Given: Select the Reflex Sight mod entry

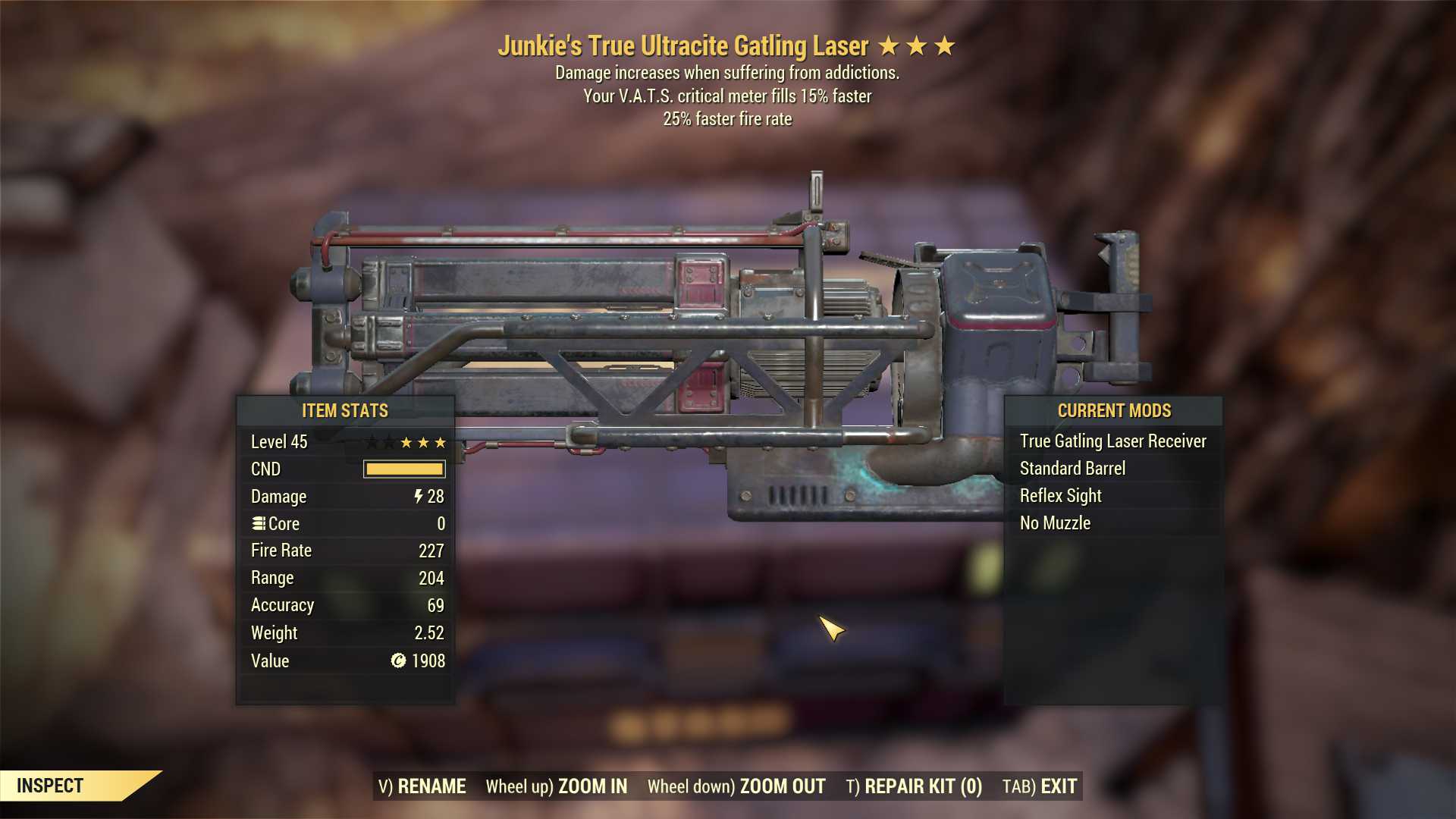Looking at the screenshot, I should (x=1062, y=495).
